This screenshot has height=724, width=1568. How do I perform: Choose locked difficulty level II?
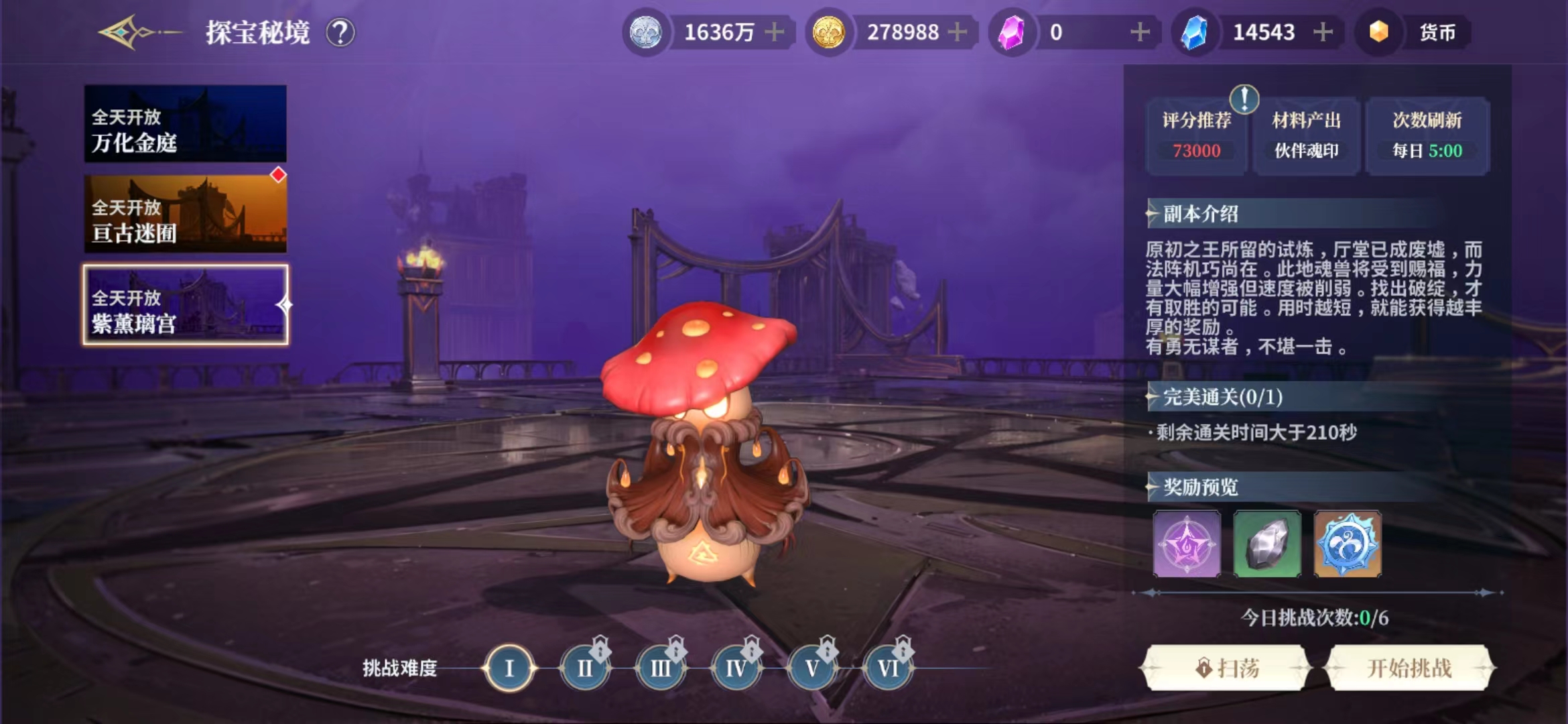(585, 668)
